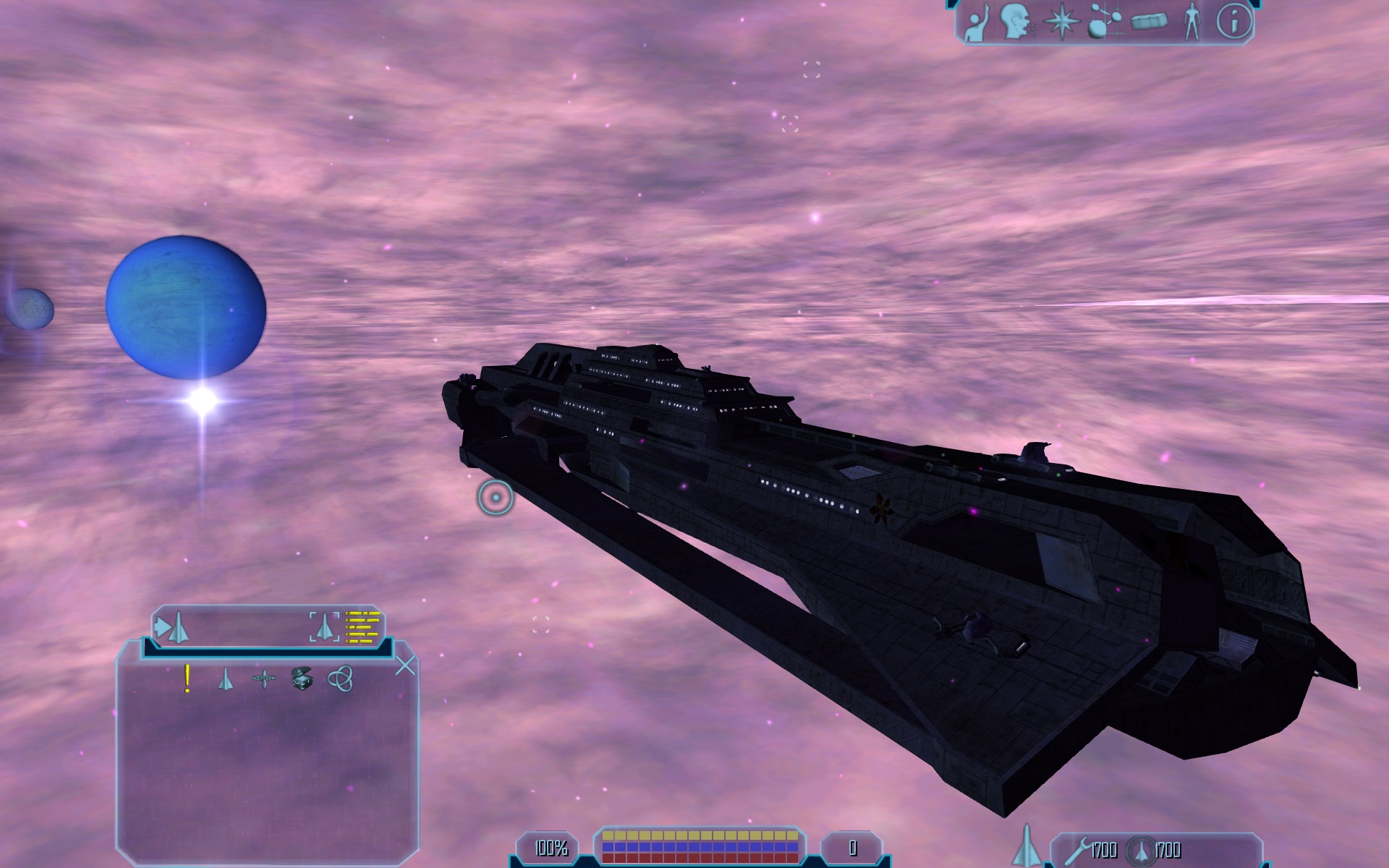Click the bracketed ship target icon
This screenshot has width=1389, height=868.
pyautogui.click(x=324, y=627)
